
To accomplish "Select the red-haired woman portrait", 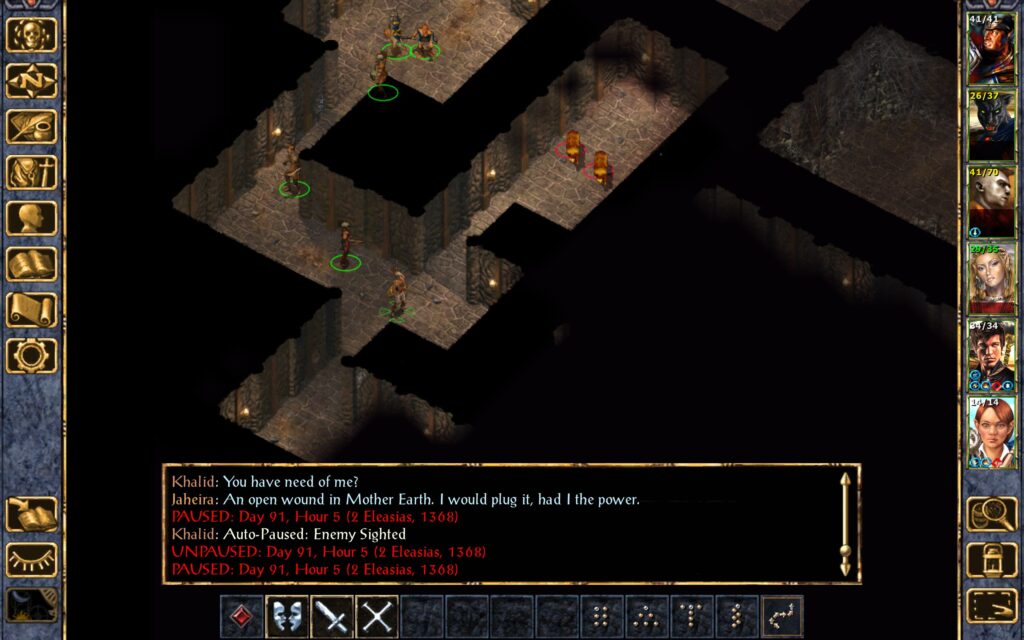I will point(991,432).
